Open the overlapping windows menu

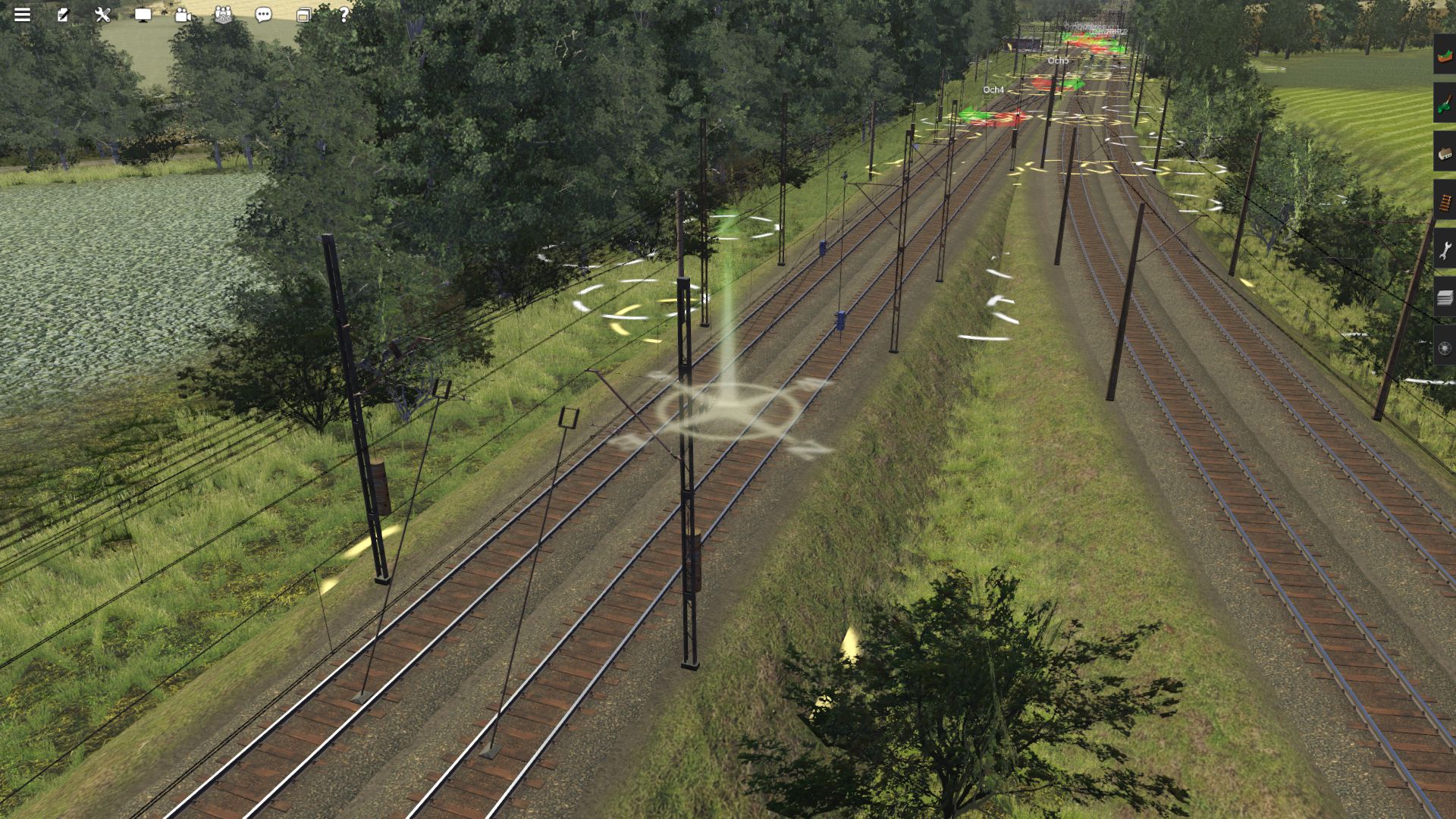point(303,14)
